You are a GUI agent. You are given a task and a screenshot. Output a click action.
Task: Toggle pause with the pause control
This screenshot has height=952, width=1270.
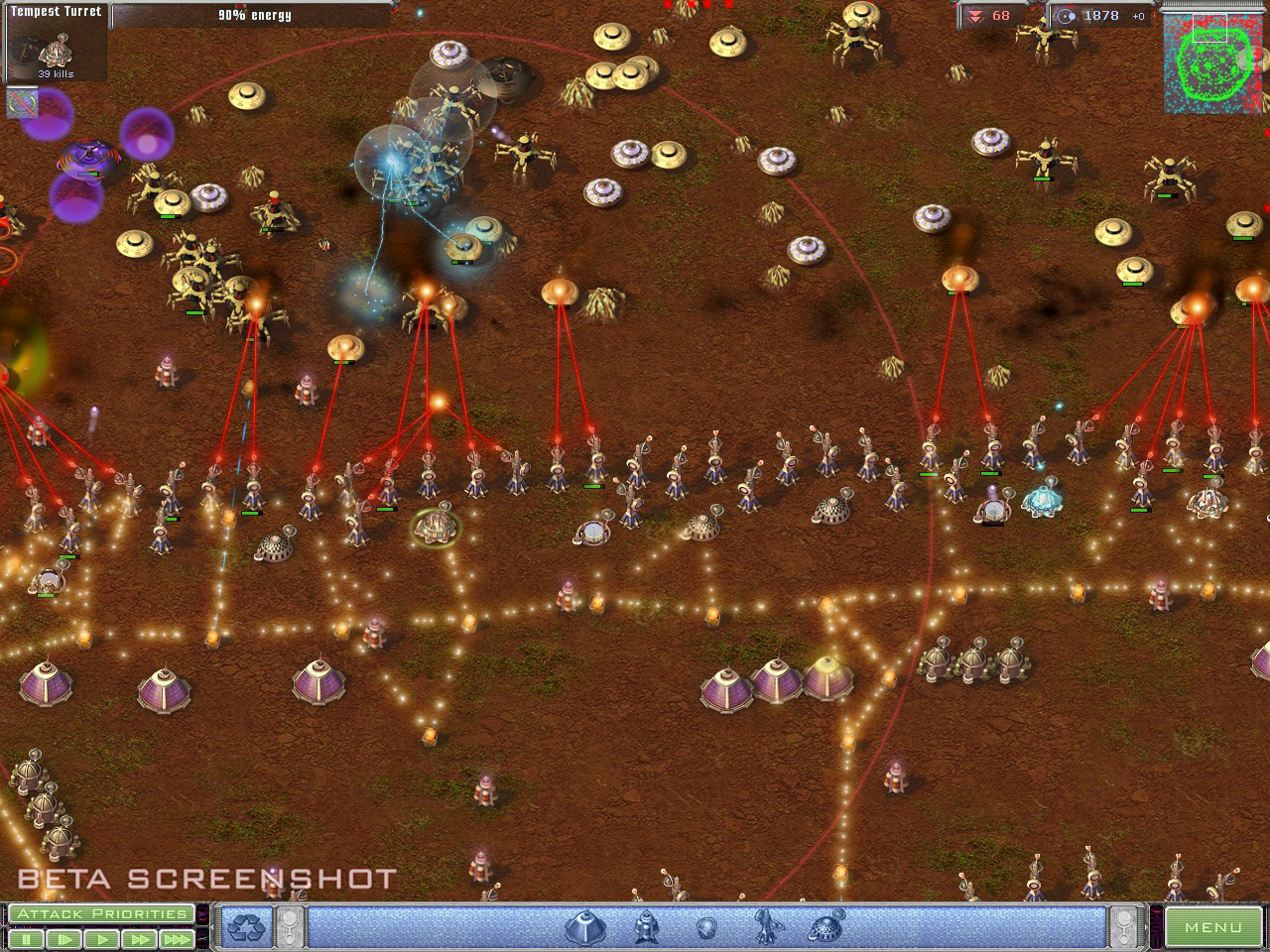(27, 938)
